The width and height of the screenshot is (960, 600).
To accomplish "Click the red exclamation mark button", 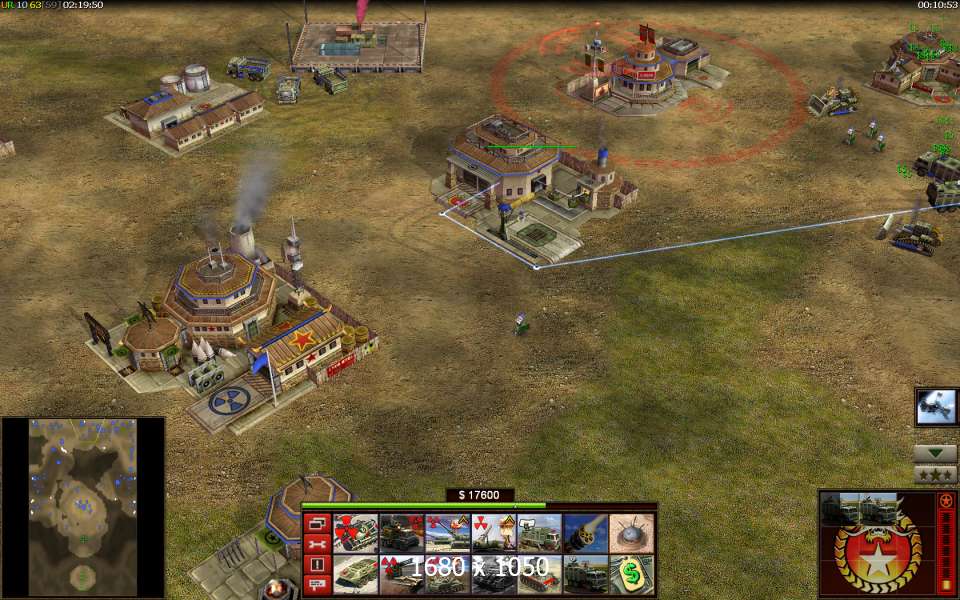I will tap(318, 564).
